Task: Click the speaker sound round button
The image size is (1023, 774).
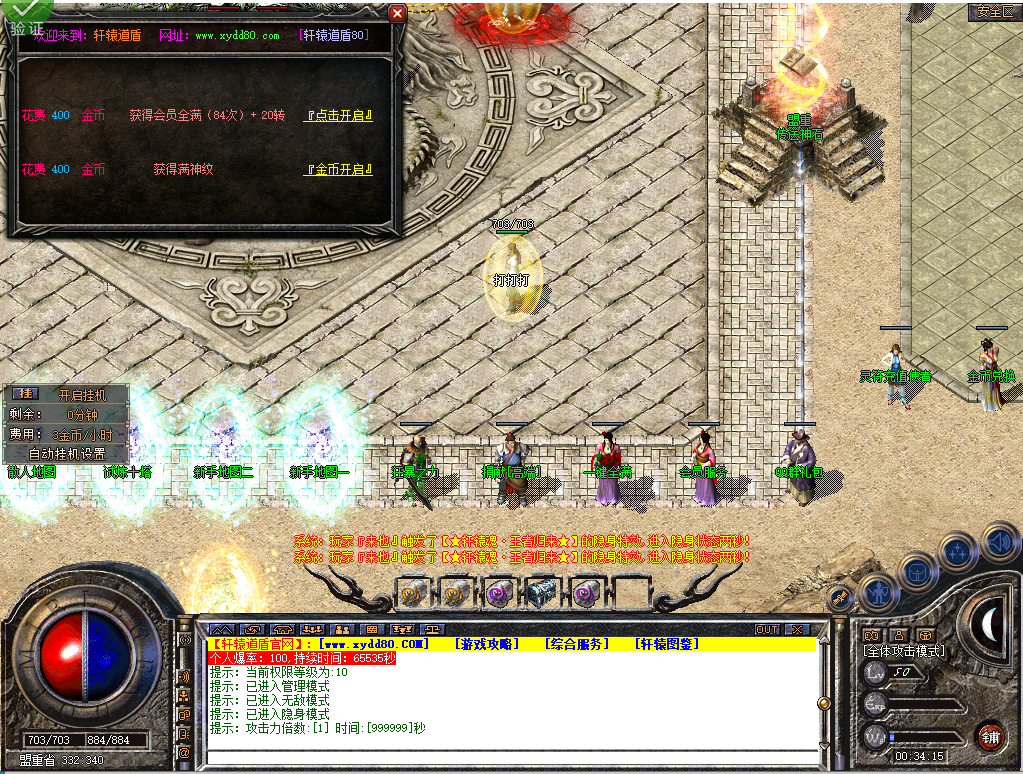Action: click(x=1000, y=541)
